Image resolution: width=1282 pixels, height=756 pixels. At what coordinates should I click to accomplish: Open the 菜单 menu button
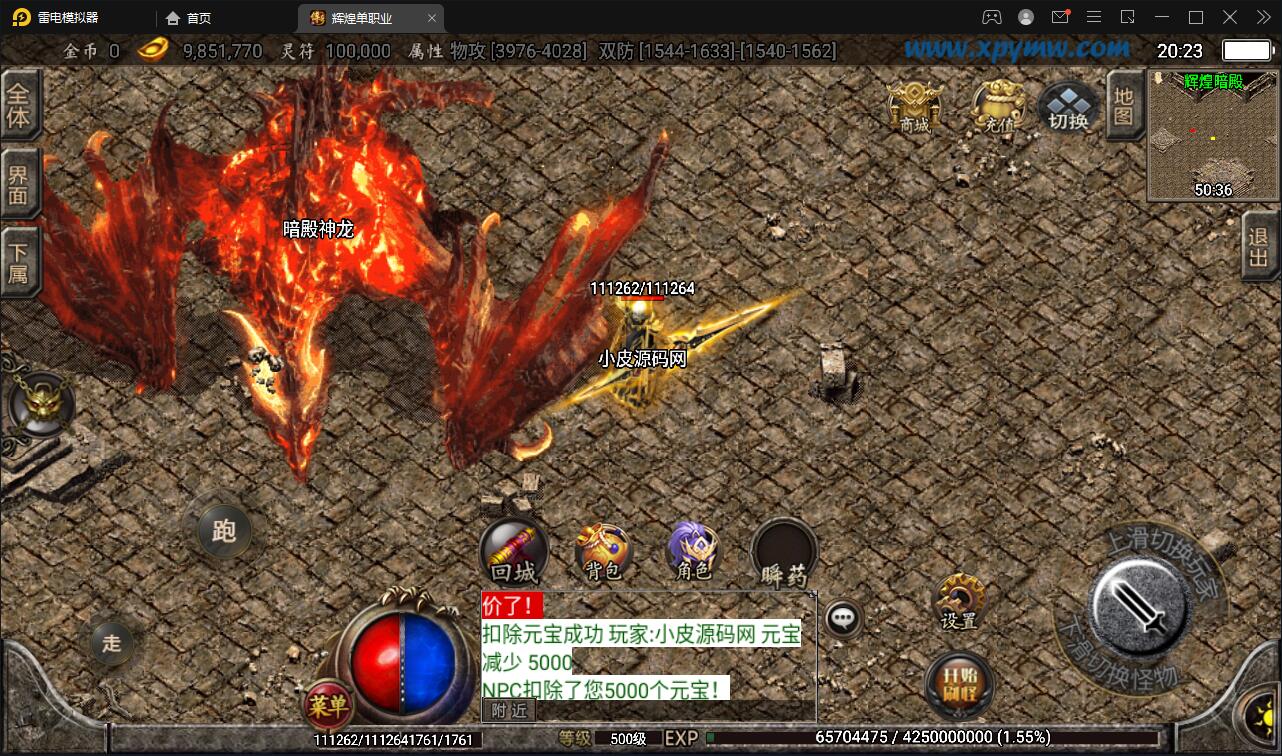point(330,705)
